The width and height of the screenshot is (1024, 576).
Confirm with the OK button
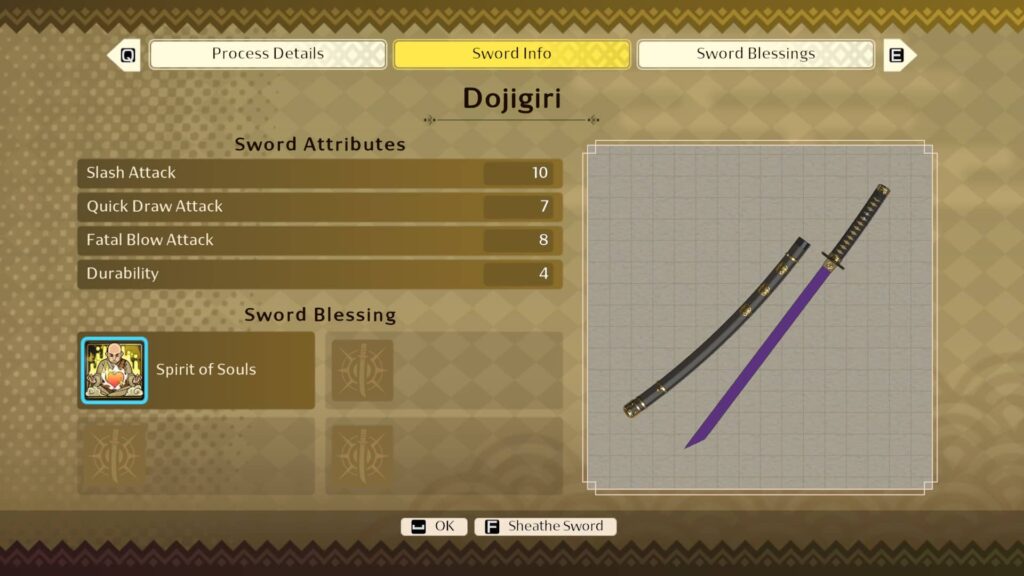point(434,526)
